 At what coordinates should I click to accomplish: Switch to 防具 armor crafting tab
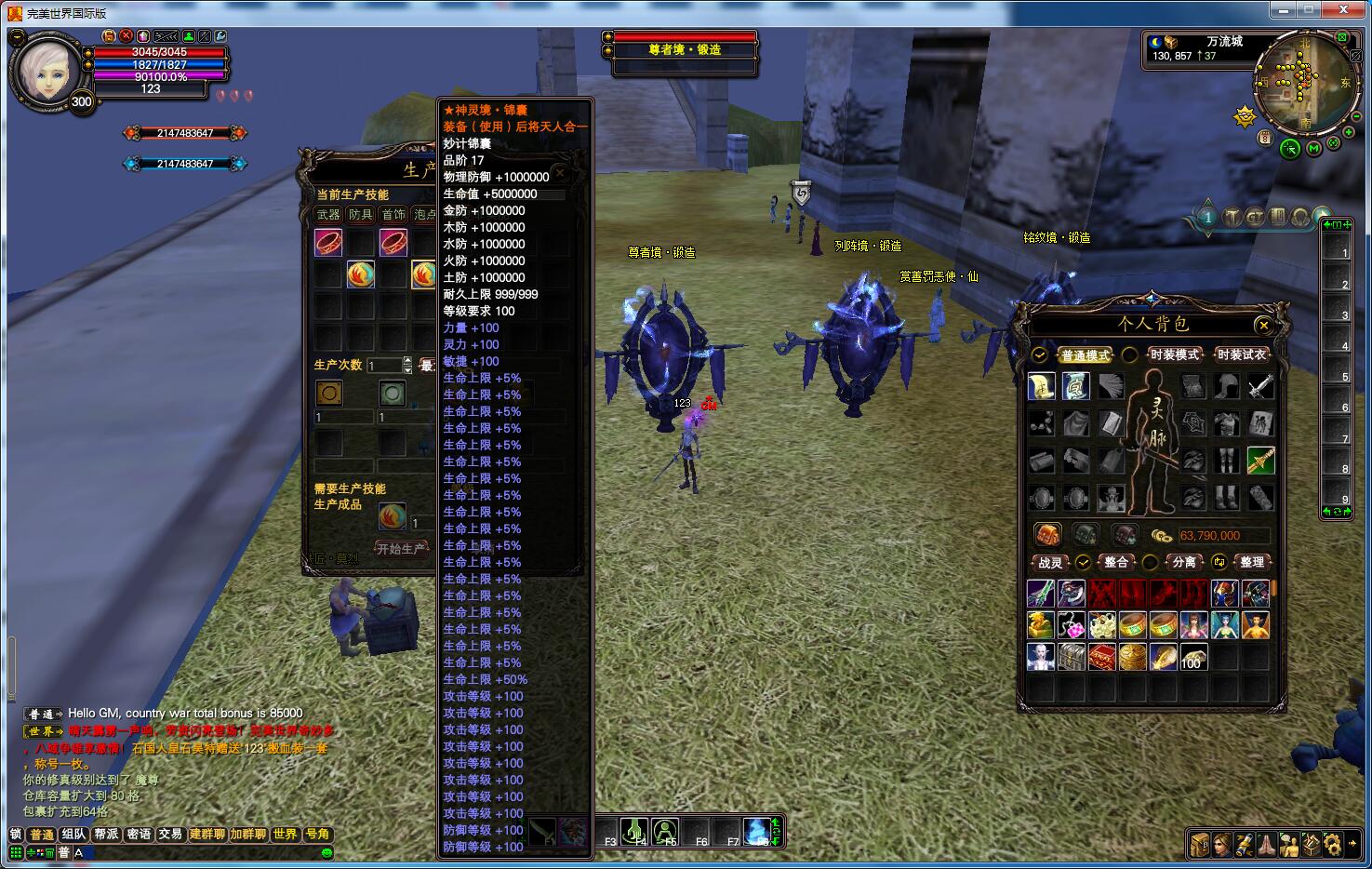pyautogui.click(x=361, y=215)
